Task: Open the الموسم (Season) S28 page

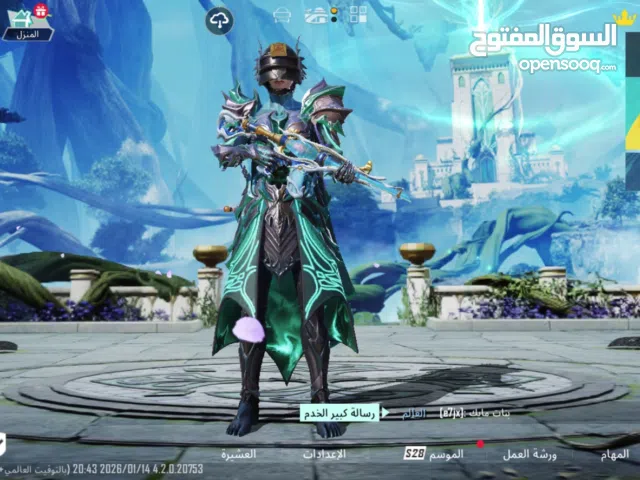Action: [x=434, y=453]
